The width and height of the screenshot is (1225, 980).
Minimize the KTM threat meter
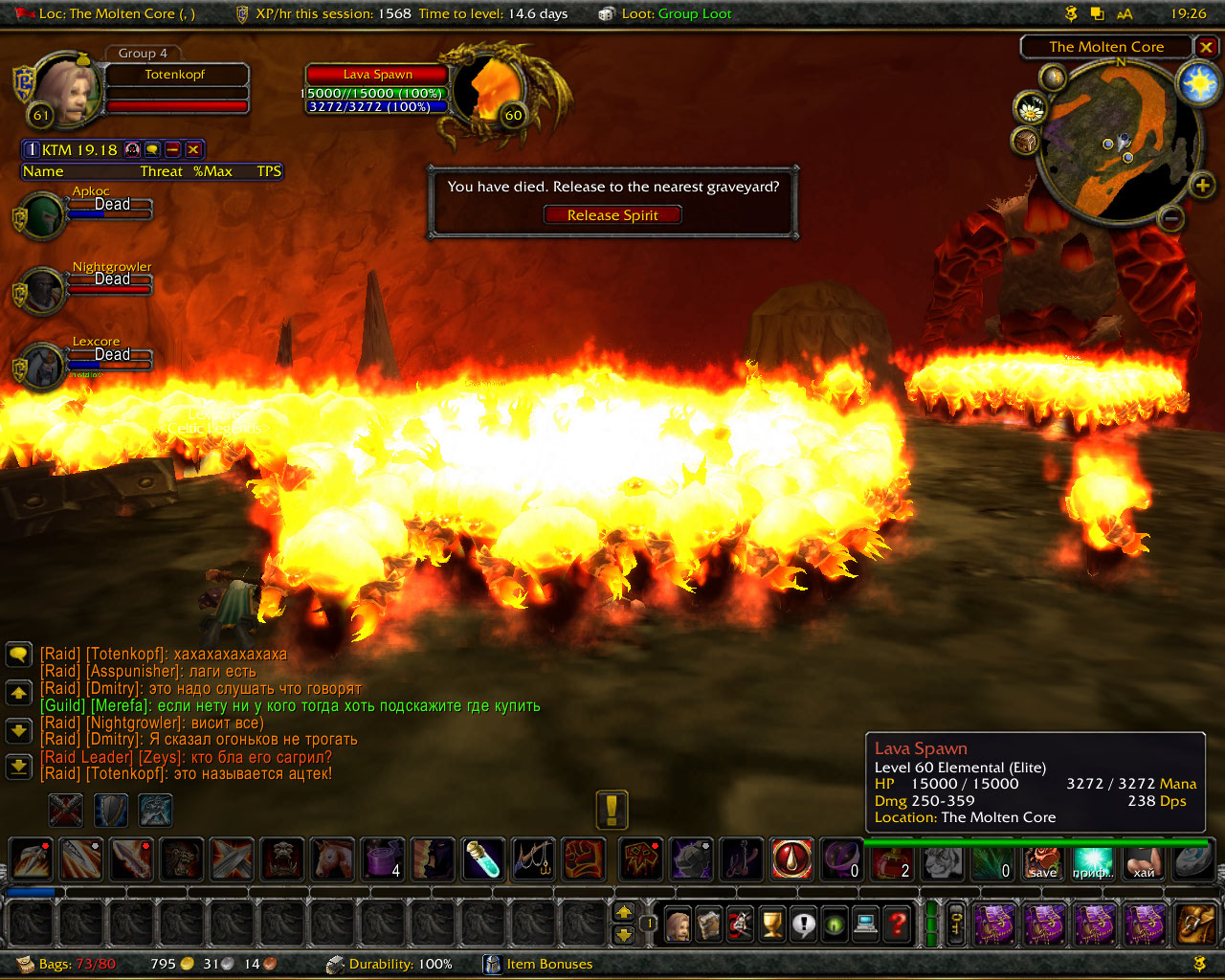(173, 149)
